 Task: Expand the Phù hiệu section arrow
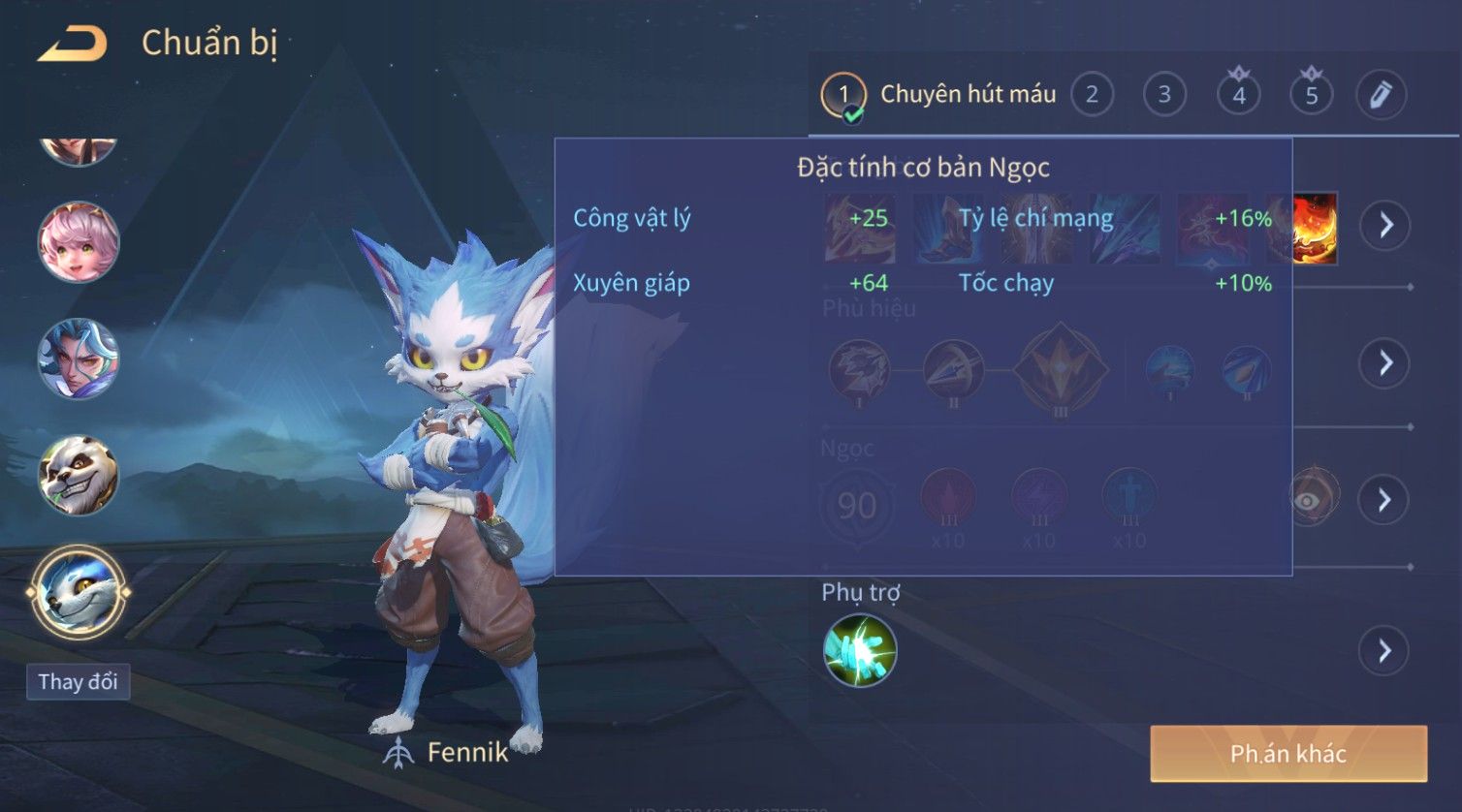(1384, 363)
